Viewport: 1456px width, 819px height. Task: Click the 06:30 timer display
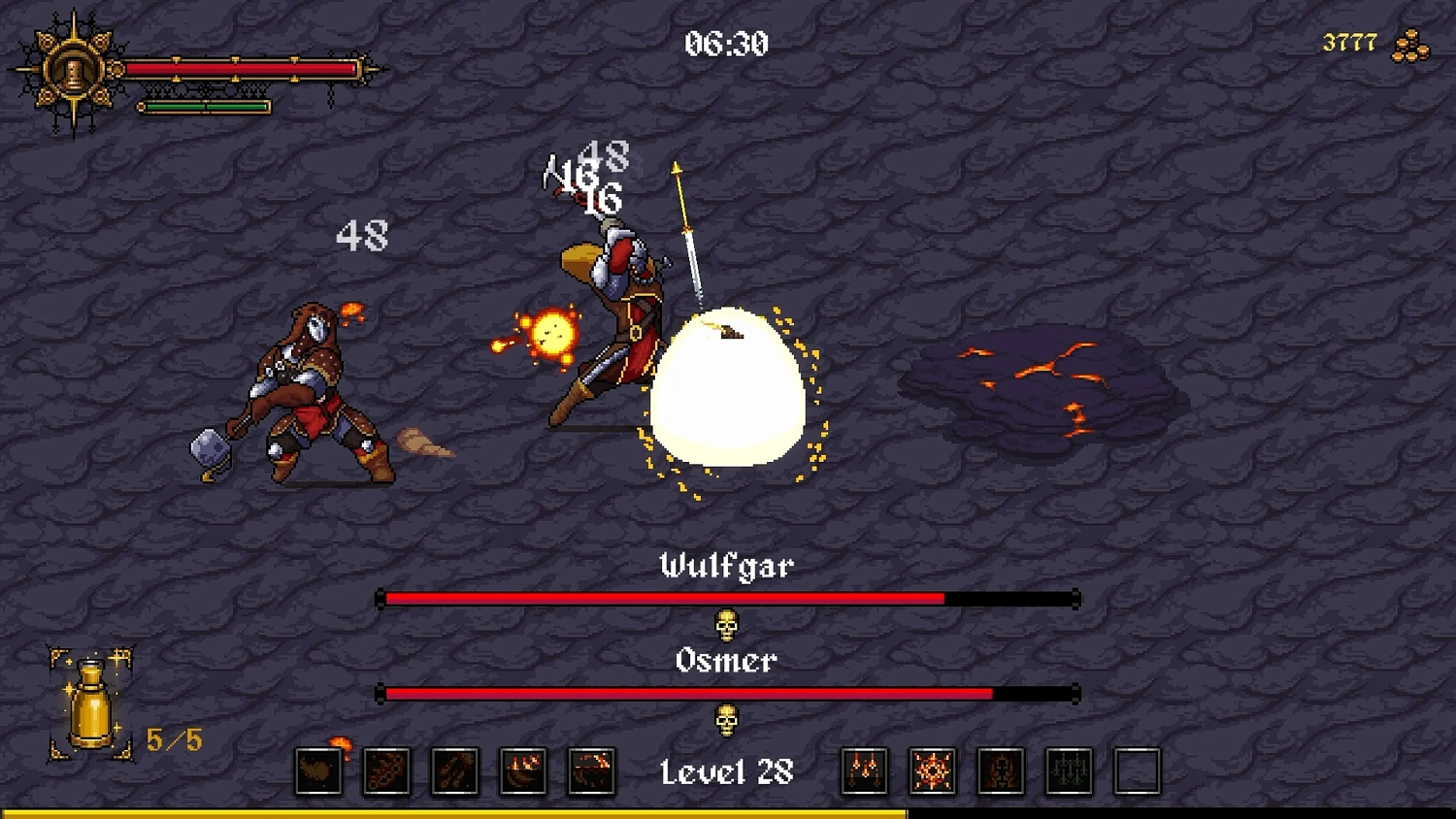pos(726,43)
